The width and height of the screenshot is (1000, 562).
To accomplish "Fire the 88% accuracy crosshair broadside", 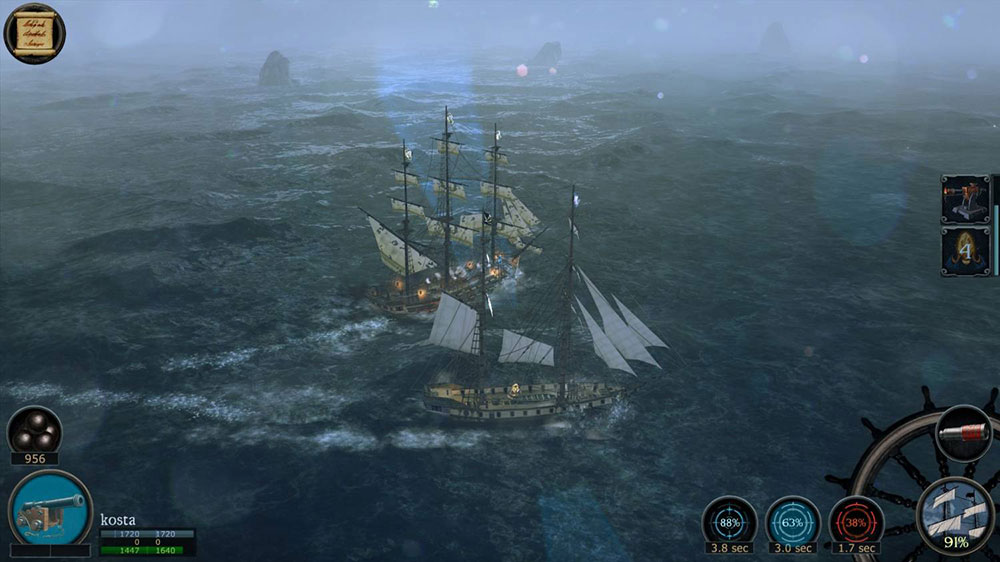I will click(x=729, y=521).
